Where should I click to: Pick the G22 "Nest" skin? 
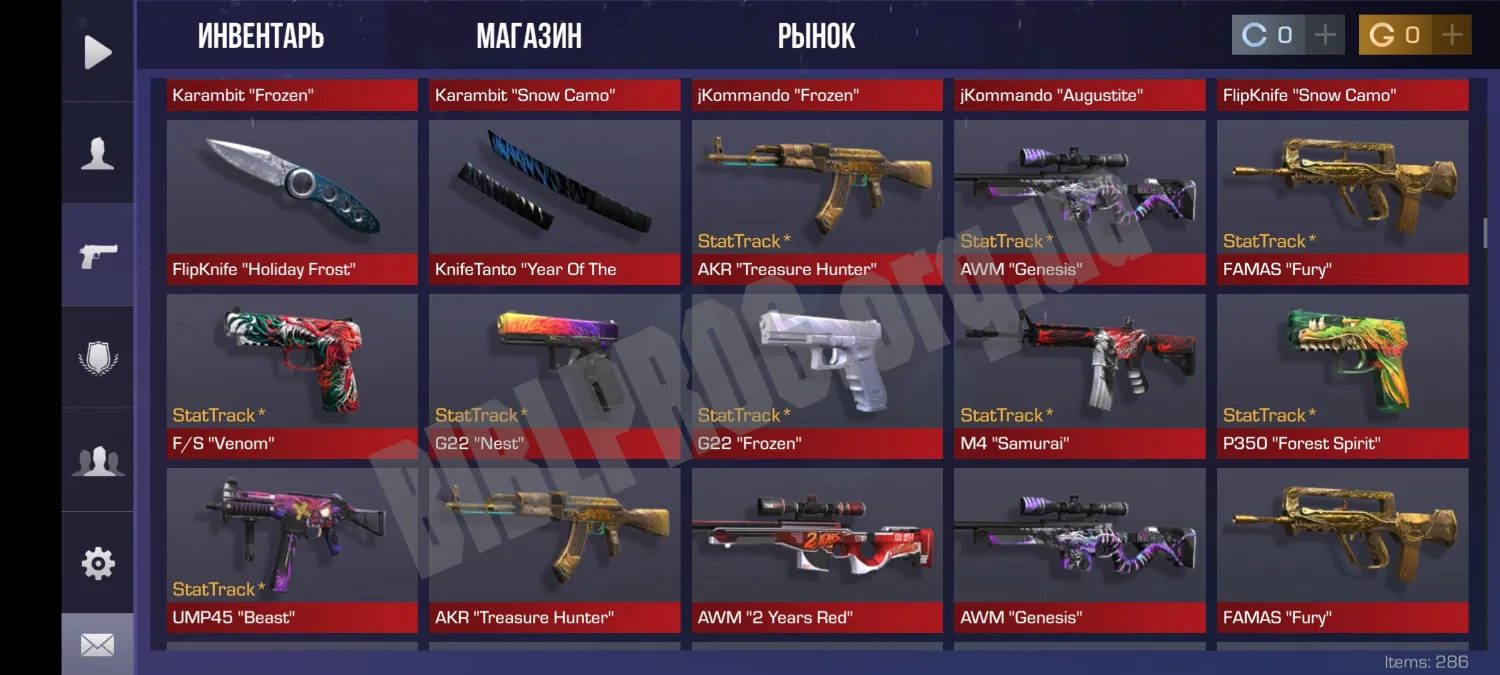[x=554, y=376]
